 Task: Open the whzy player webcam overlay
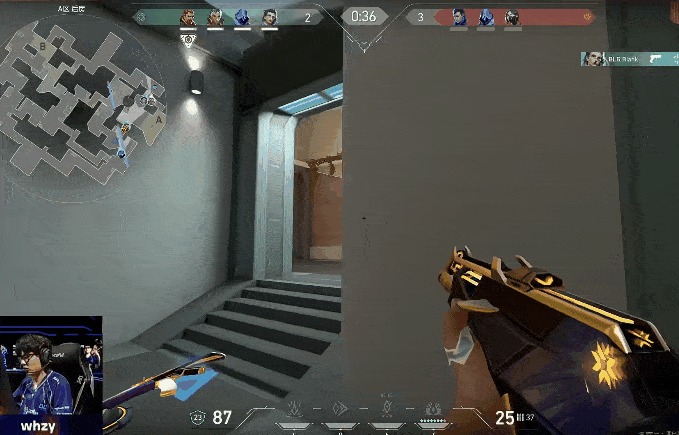coord(51,376)
